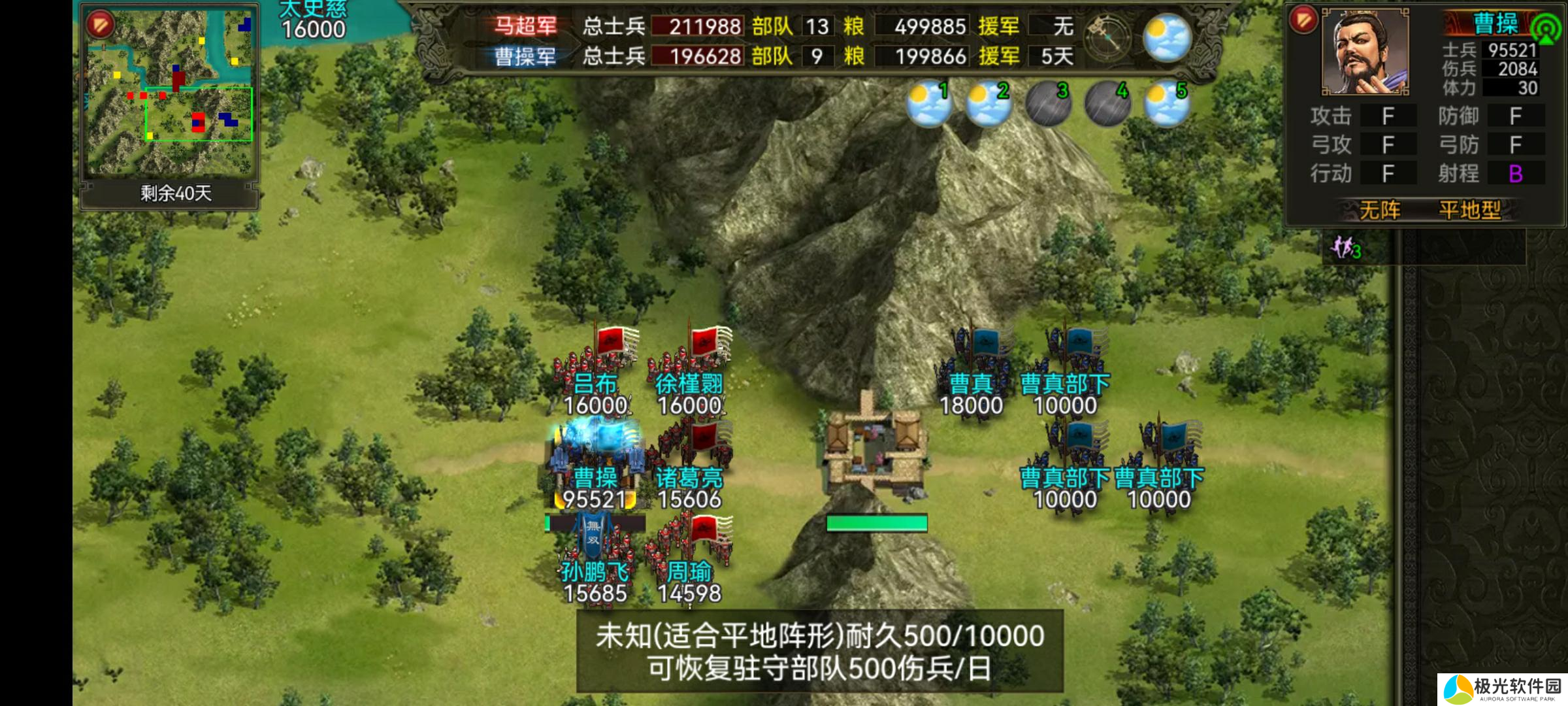Click the green durability bar near the gate
This screenshot has width=1568, height=706.
tap(878, 523)
